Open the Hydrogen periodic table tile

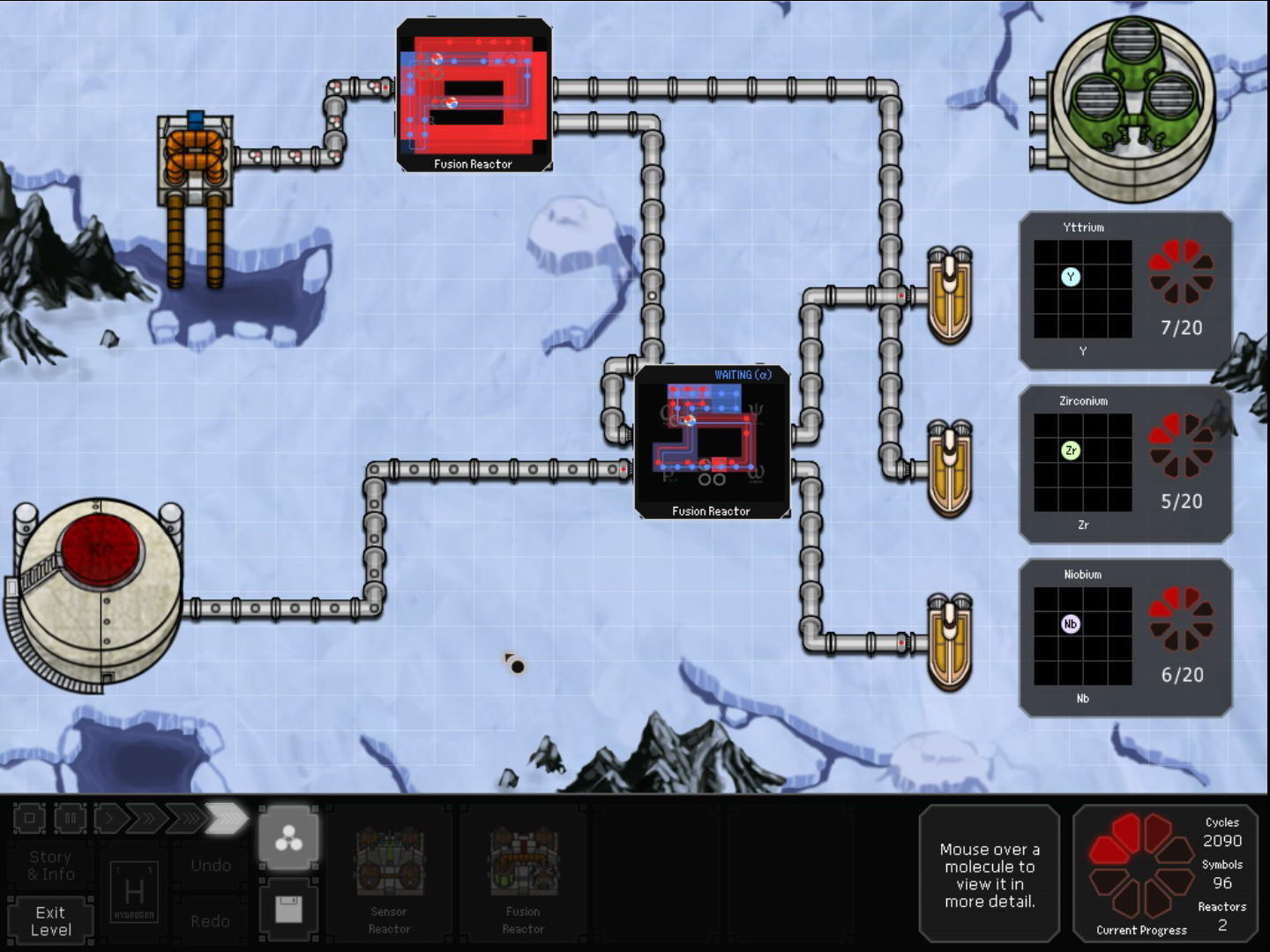[134, 892]
